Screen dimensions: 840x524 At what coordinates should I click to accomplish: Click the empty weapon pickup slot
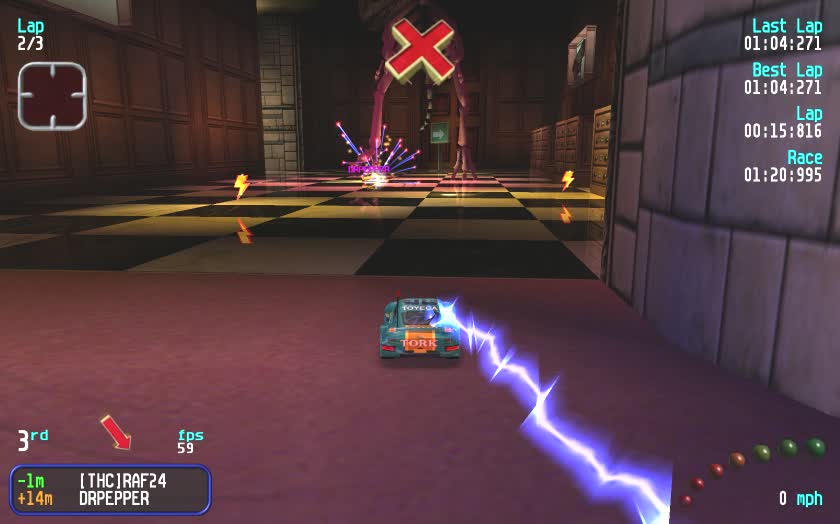pyautogui.click(x=52, y=96)
